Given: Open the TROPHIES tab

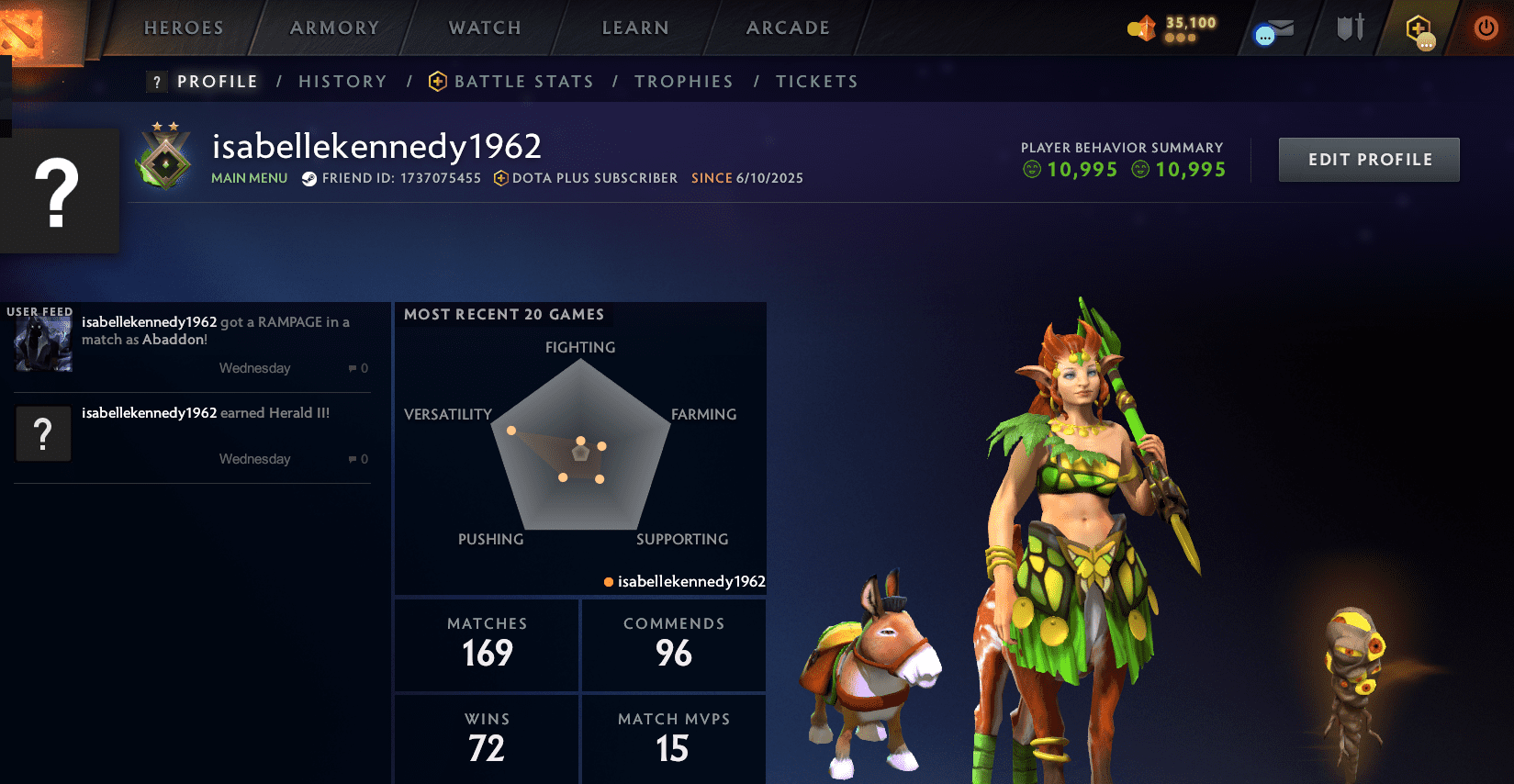Looking at the screenshot, I should [x=683, y=81].
